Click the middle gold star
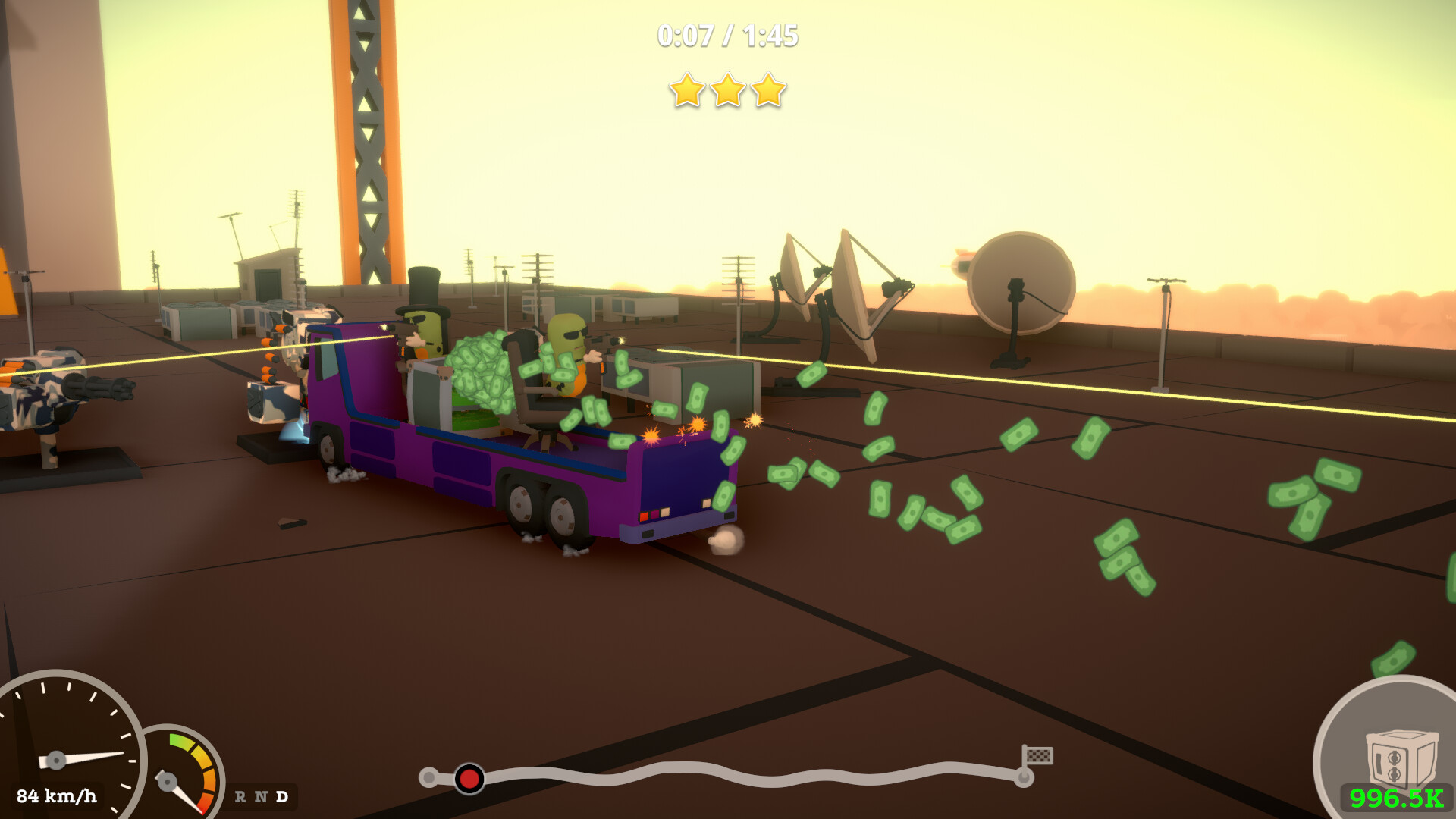Image resolution: width=1456 pixels, height=819 pixels. (x=728, y=91)
